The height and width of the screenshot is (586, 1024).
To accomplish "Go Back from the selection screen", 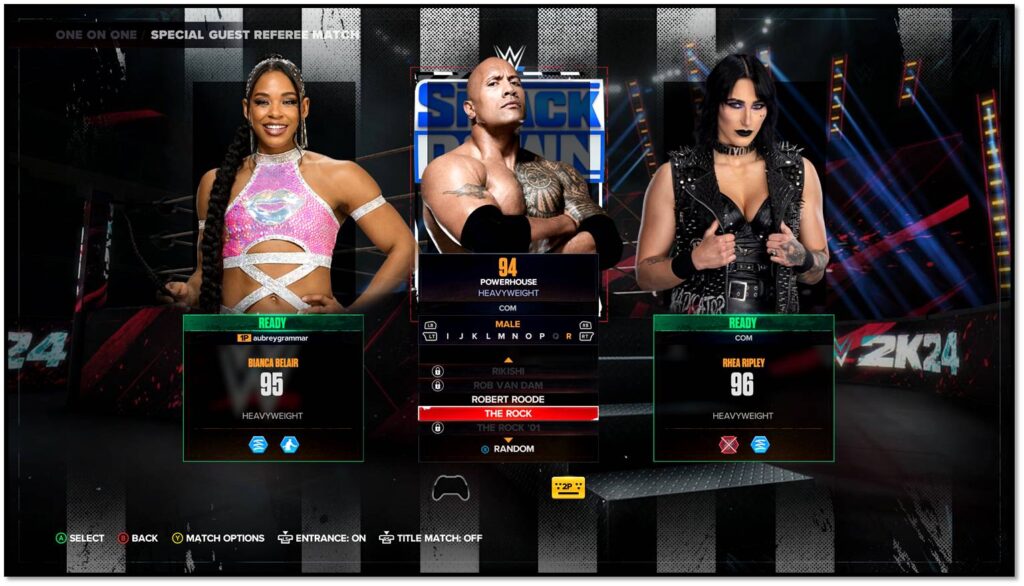I will point(138,538).
